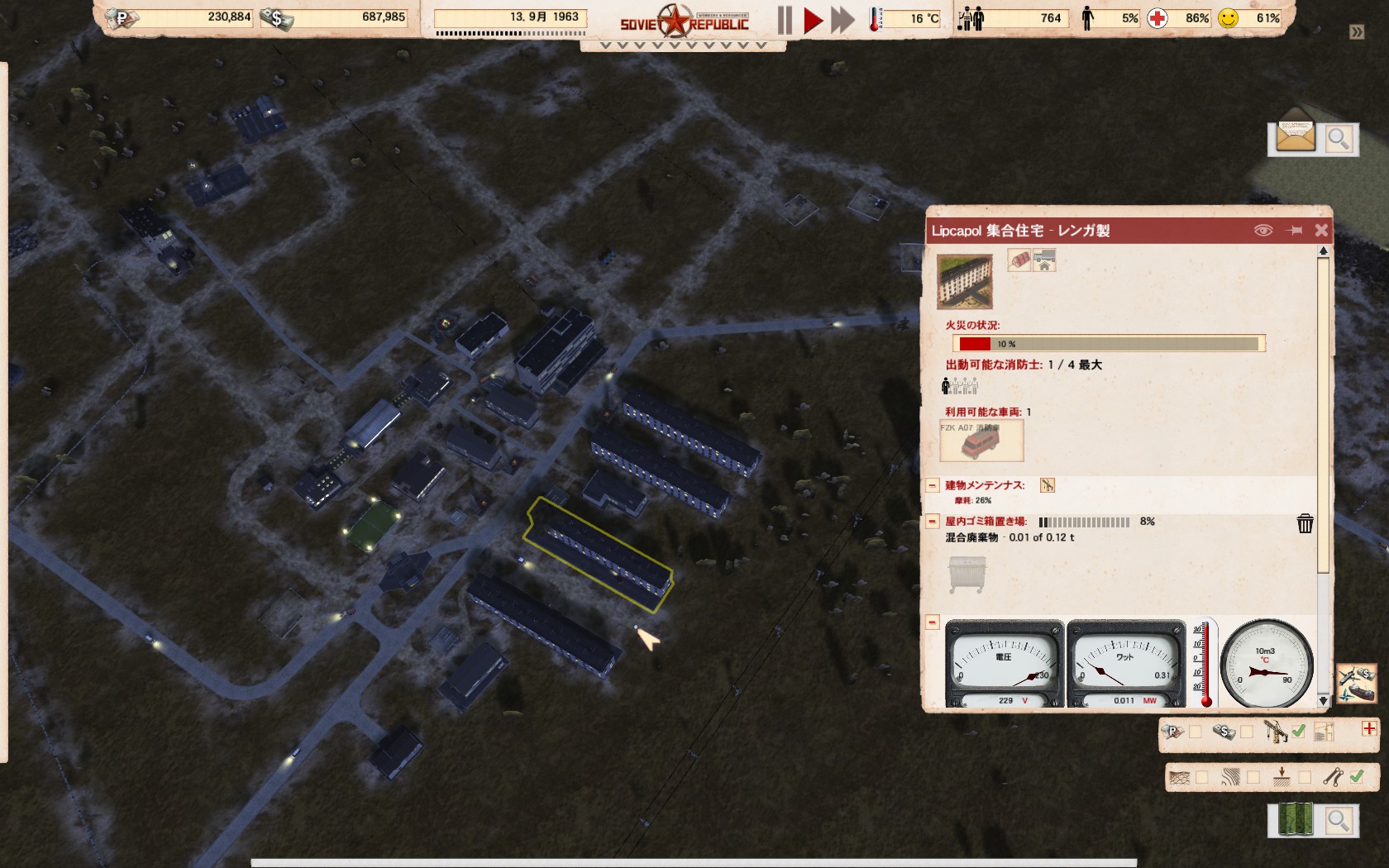Click the trash can icon for waste
Screen dimensions: 1389x868
pos(1305,523)
